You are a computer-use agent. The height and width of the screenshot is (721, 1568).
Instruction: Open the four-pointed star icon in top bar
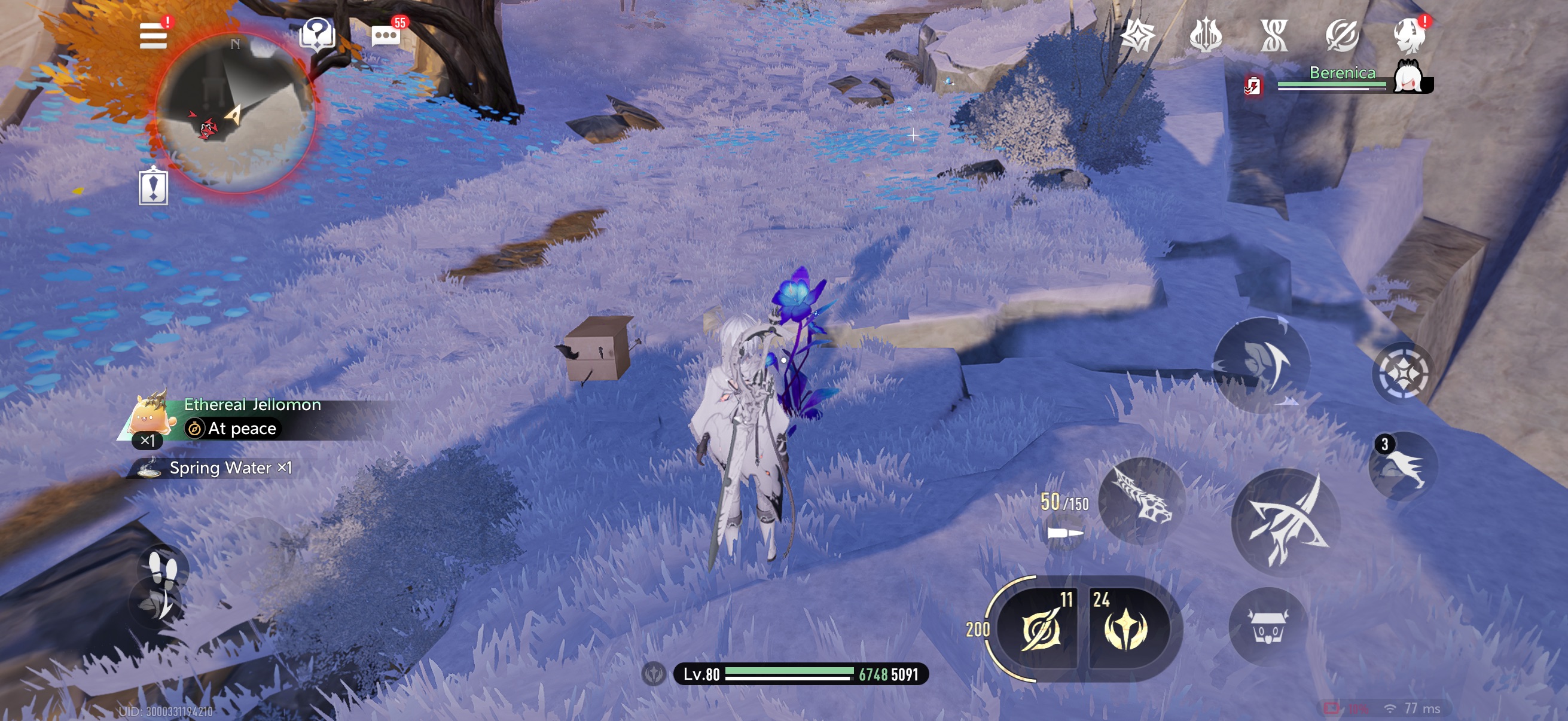coord(1137,35)
